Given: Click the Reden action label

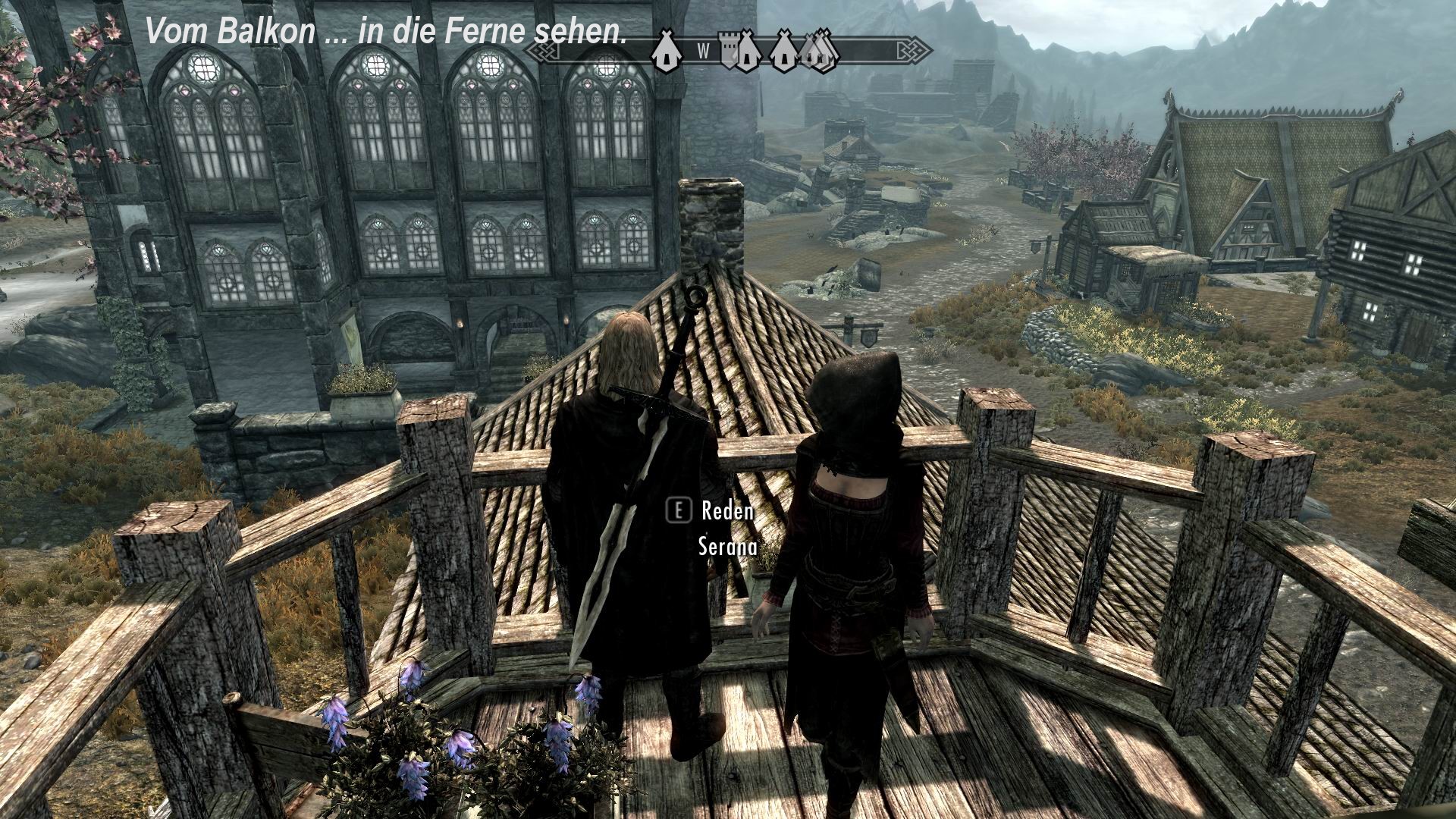Looking at the screenshot, I should [x=726, y=512].
